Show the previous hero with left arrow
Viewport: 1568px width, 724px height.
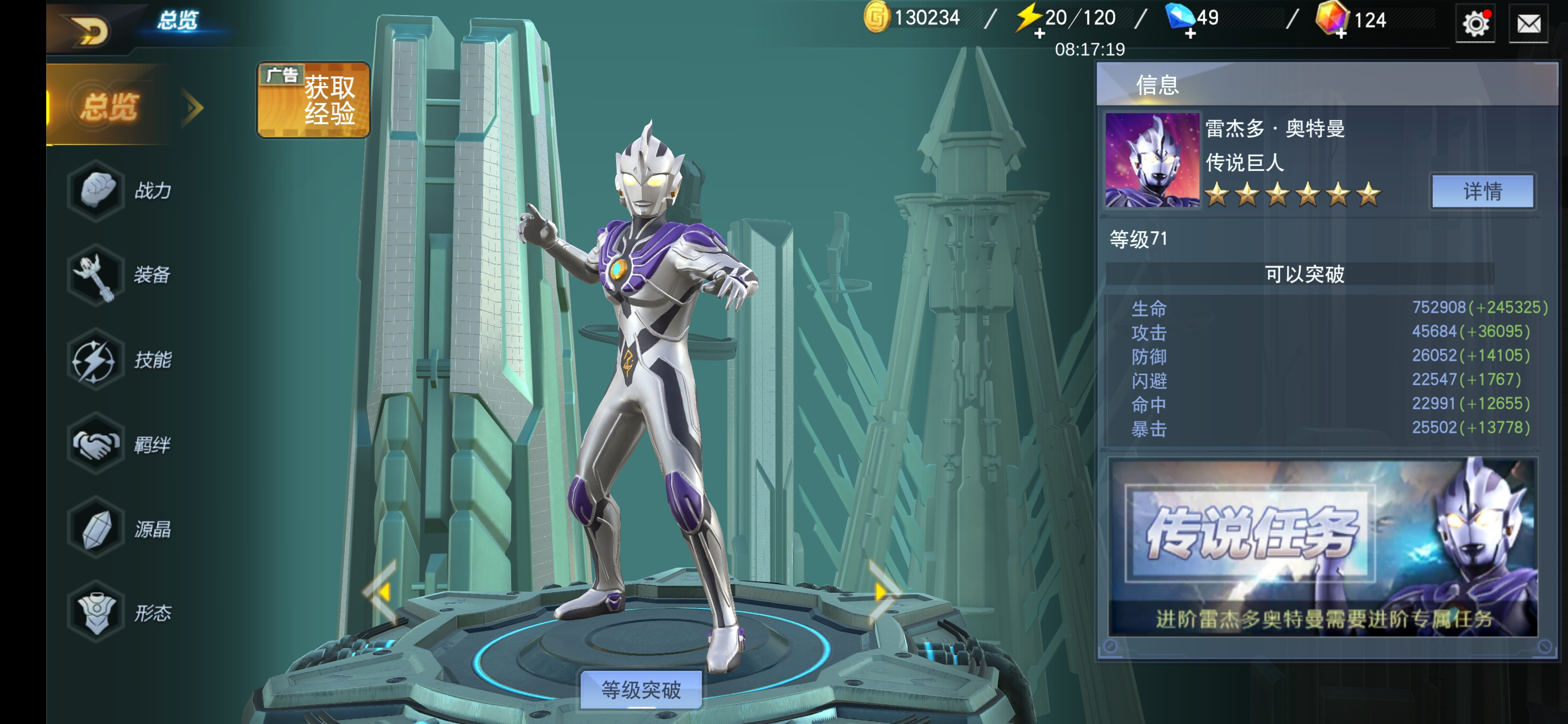(x=382, y=592)
